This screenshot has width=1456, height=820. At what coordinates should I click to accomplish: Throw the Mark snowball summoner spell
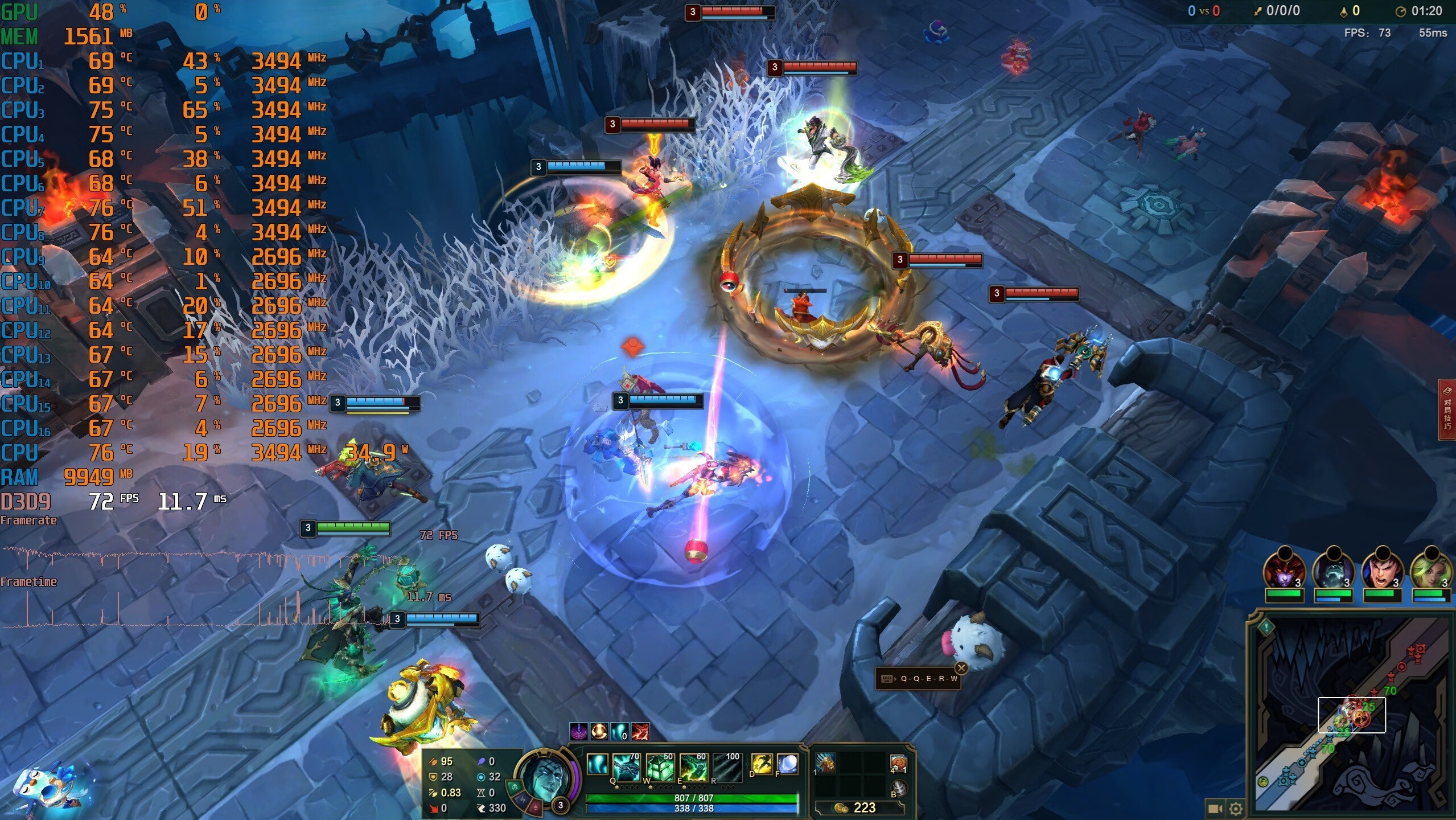pyautogui.click(x=787, y=765)
